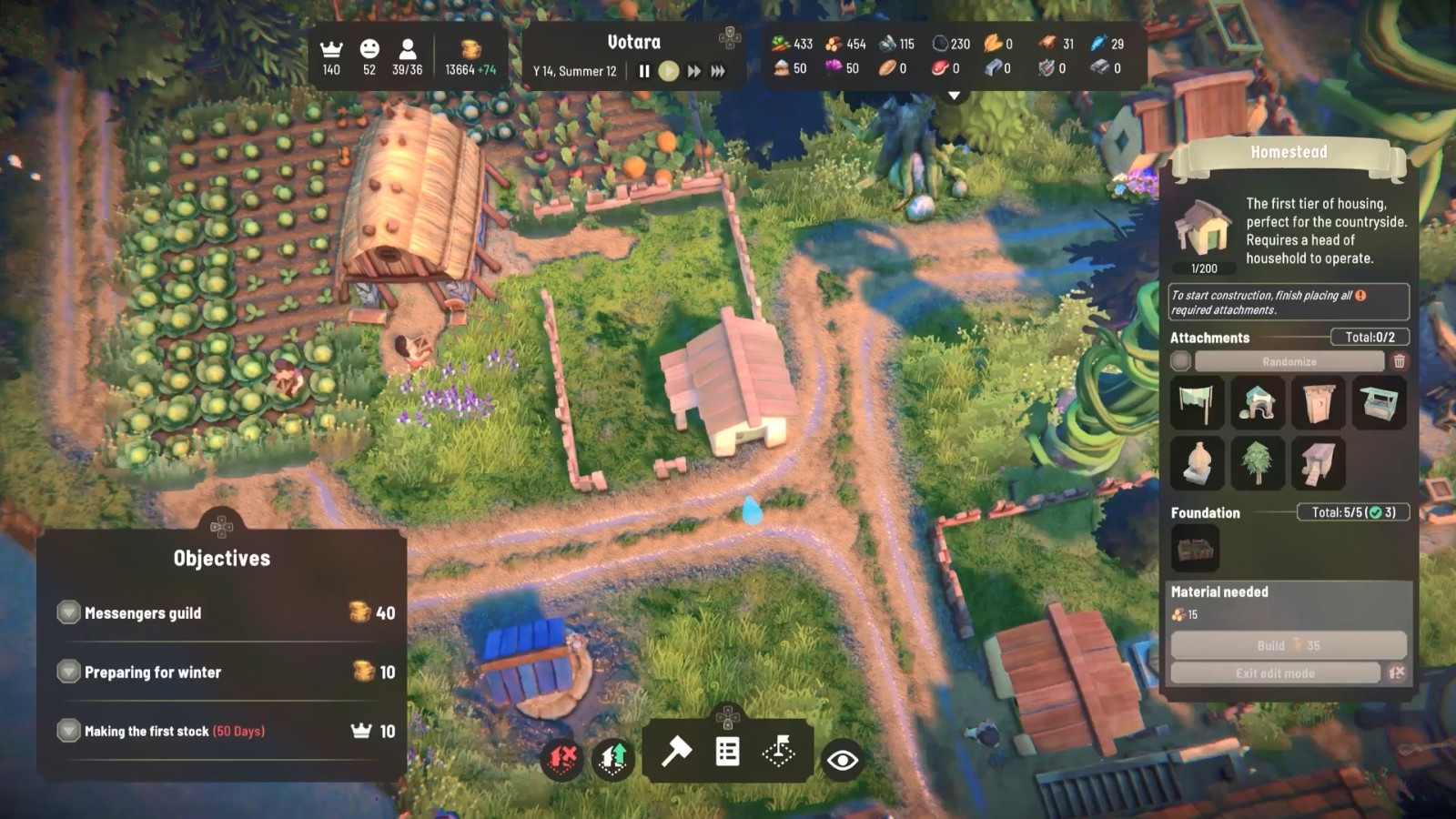Open the Messengers guild objective
The width and height of the screenshot is (1456, 819).
[143, 613]
